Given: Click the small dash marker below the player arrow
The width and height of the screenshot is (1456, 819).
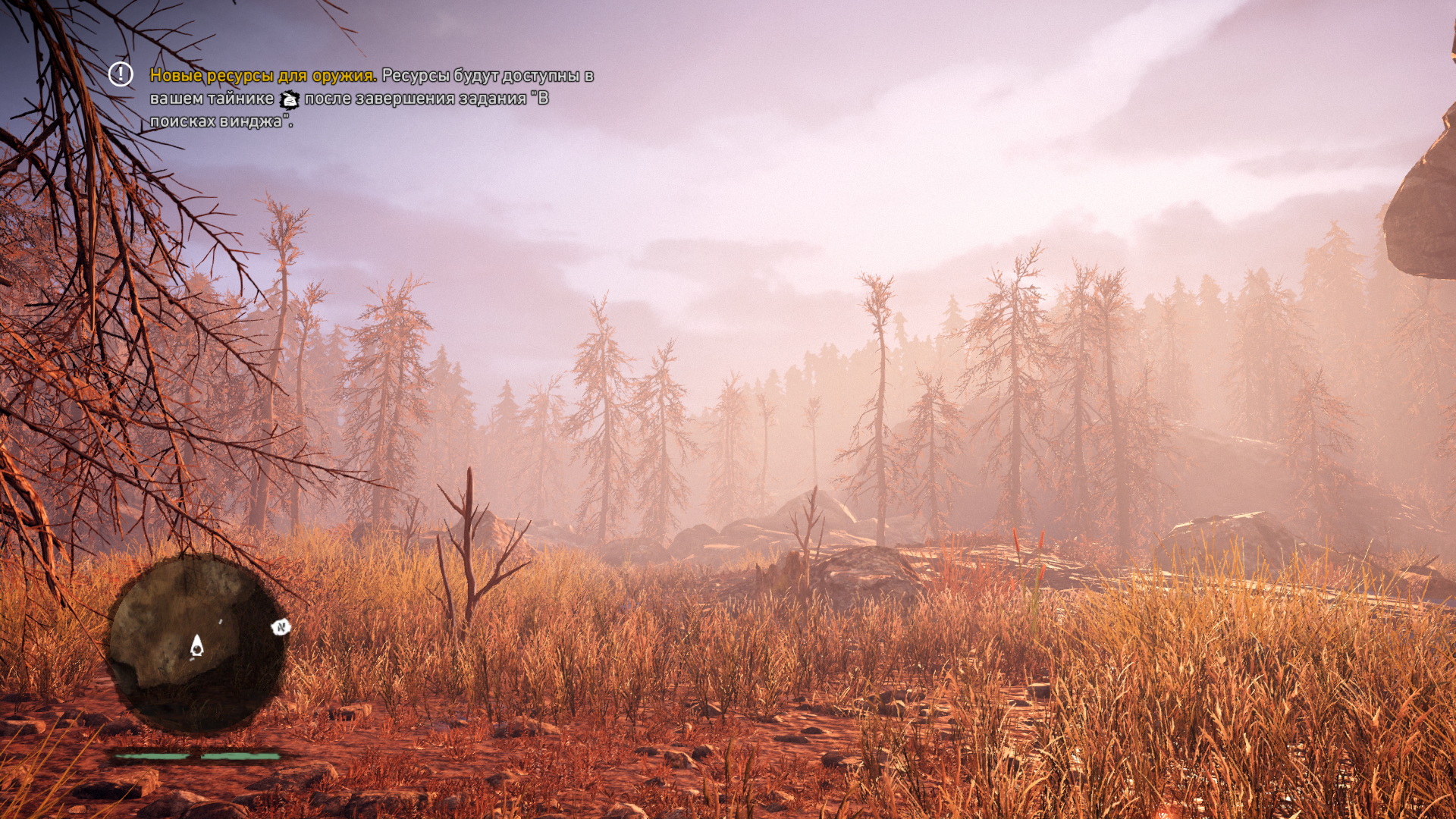Looking at the screenshot, I should click(192, 659).
